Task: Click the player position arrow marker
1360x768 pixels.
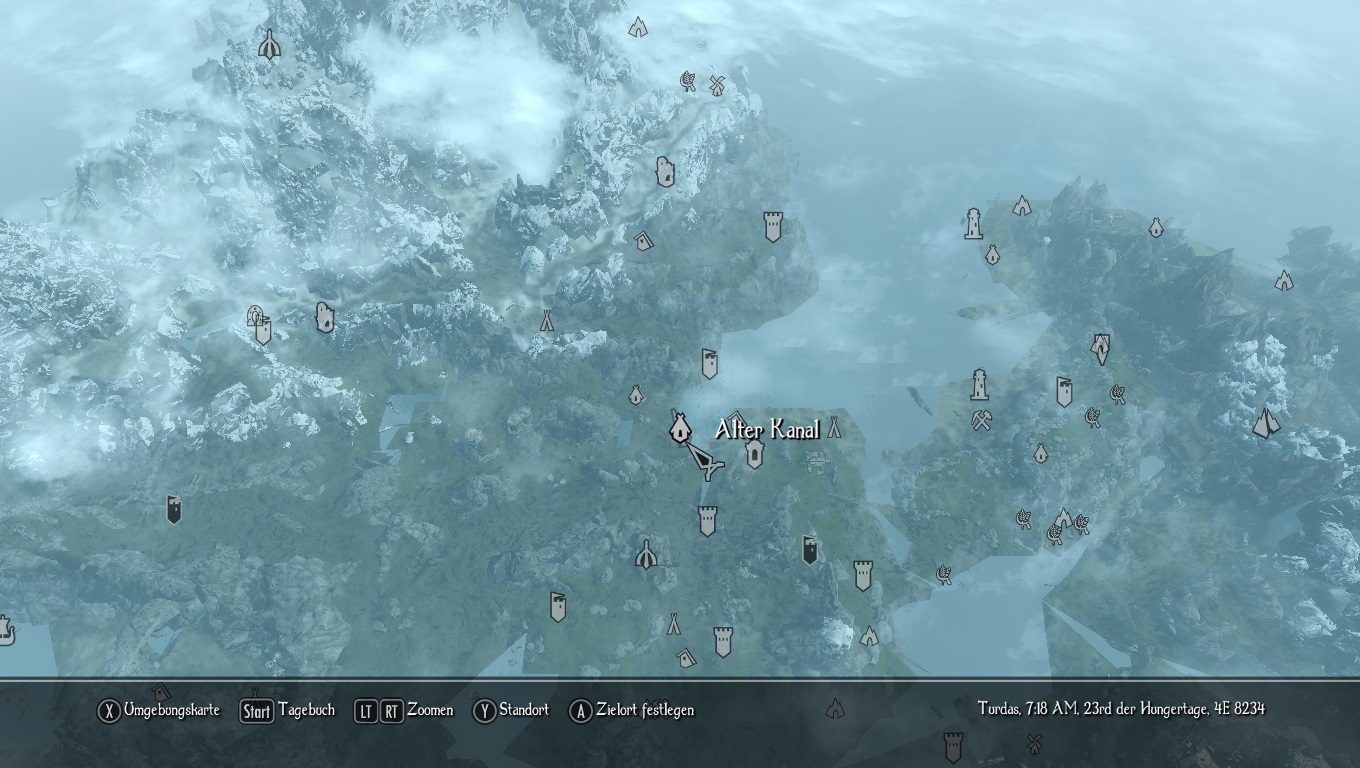Action: (x=705, y=462)
